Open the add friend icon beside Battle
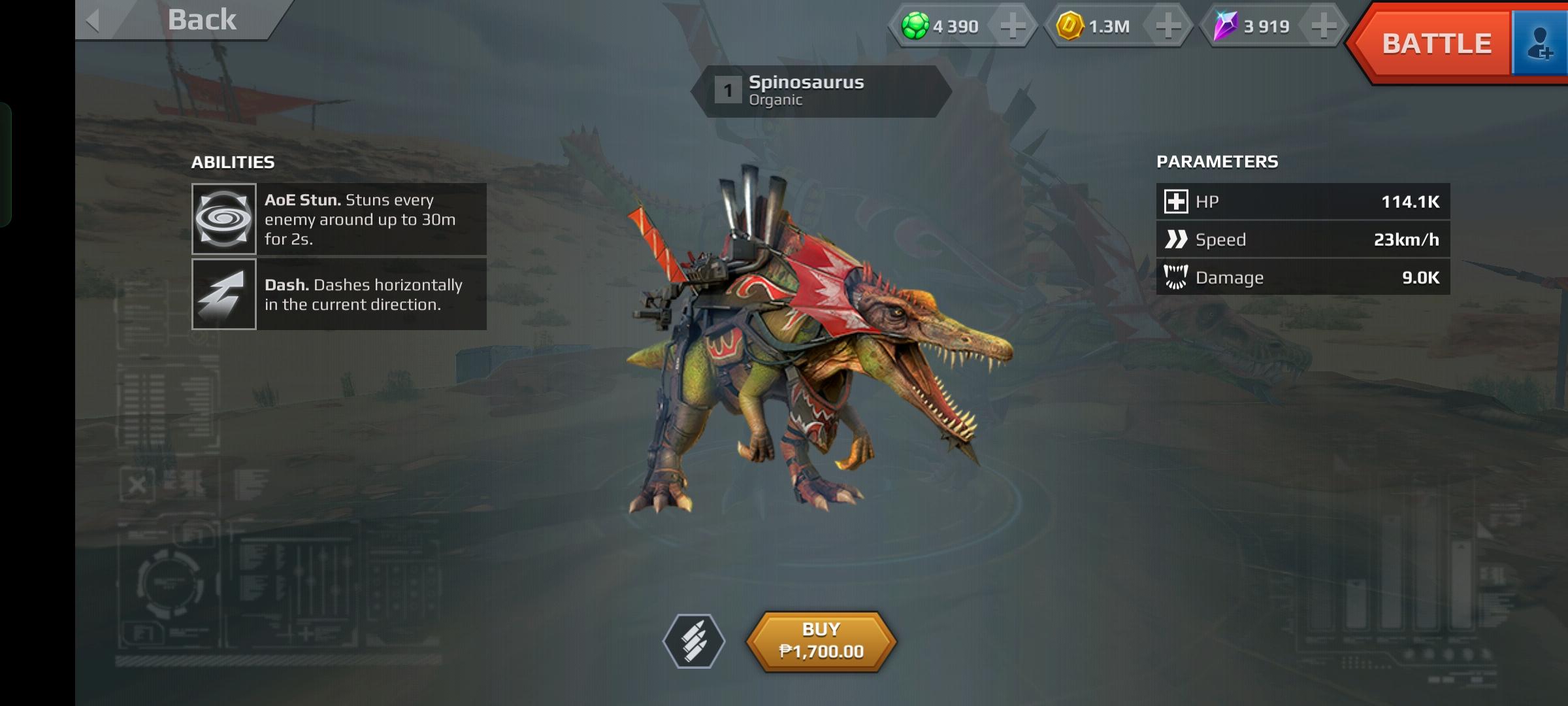Image resolution: width=1568 pixels, height=706 pixels. pos(1542,43)
